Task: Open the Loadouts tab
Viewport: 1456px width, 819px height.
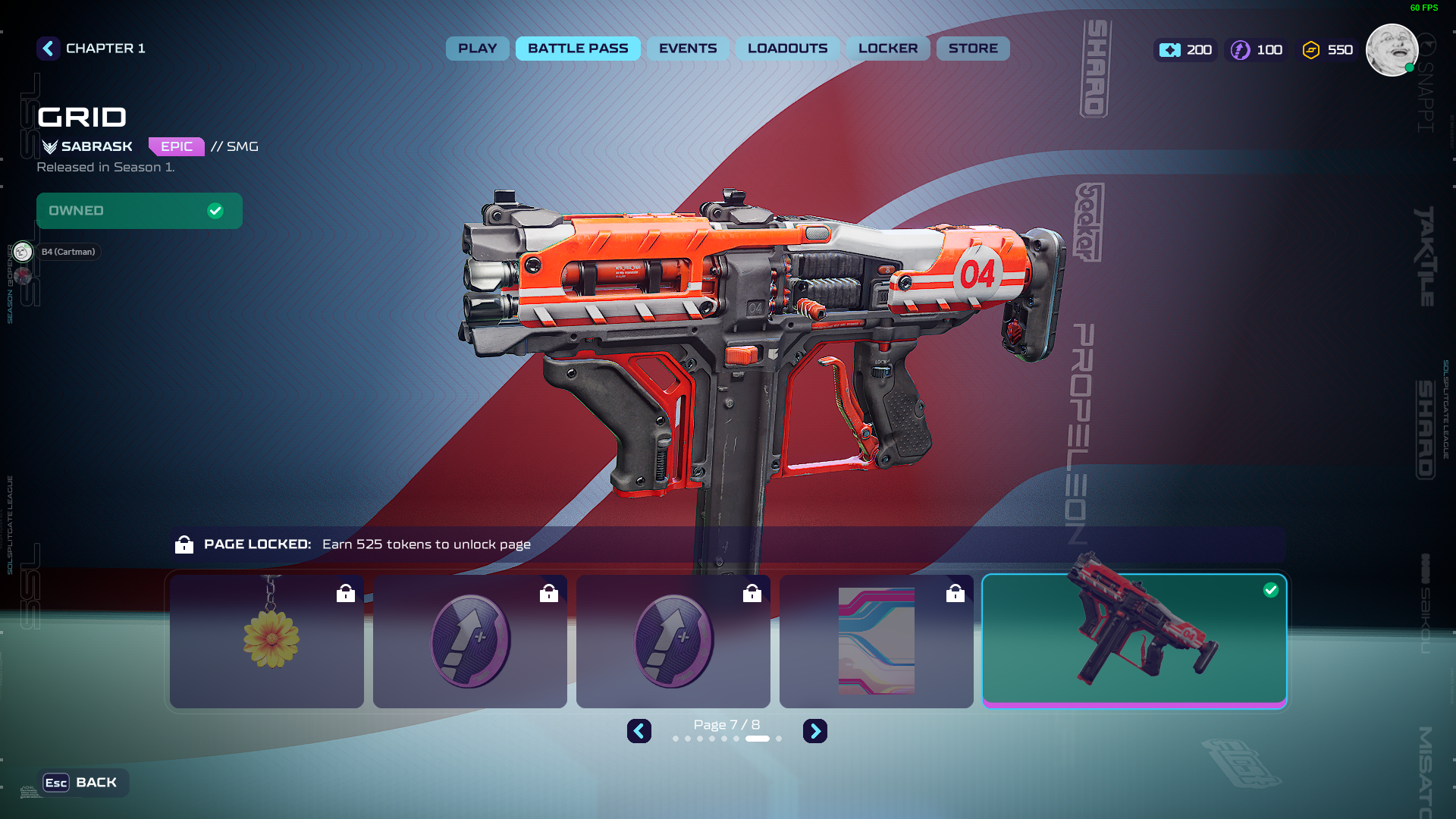Action: click(787, 49)
